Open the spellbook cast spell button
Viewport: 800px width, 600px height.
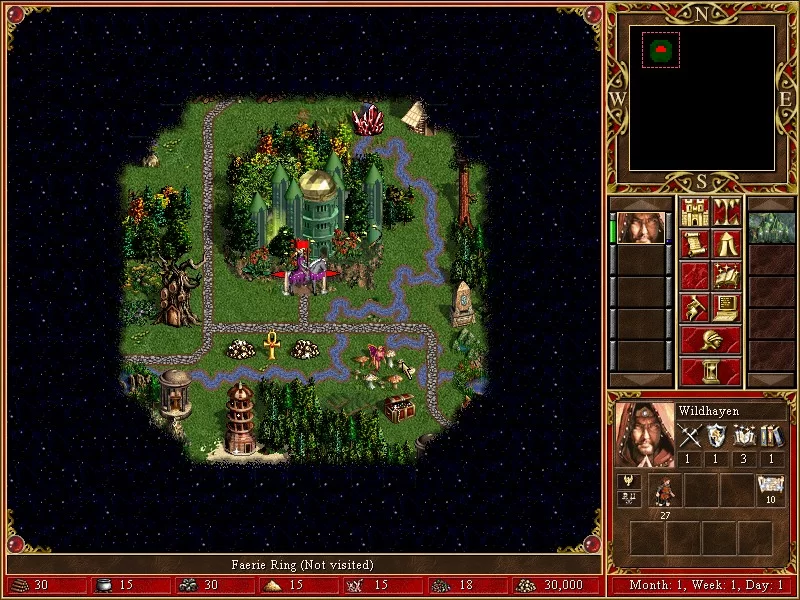[x=727, y=276]
